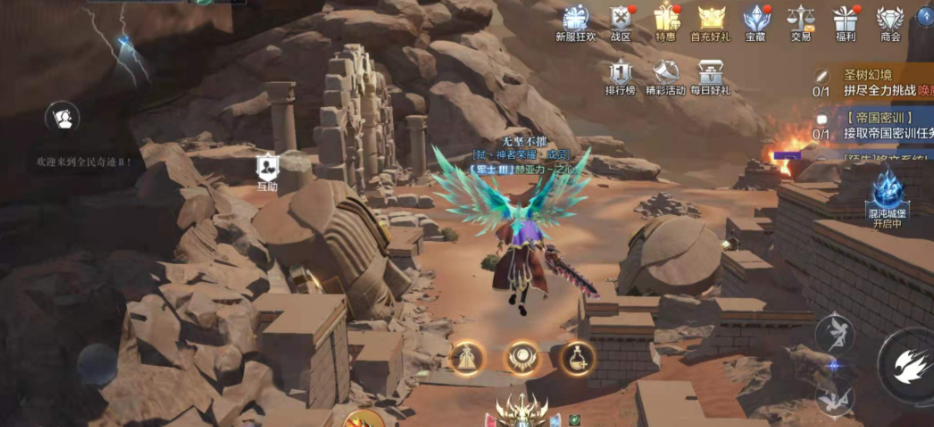Select the 帝国密训 quest tracker entry
Image resolution: width=934 pixels, height=427 pixels.
(880, 126)
